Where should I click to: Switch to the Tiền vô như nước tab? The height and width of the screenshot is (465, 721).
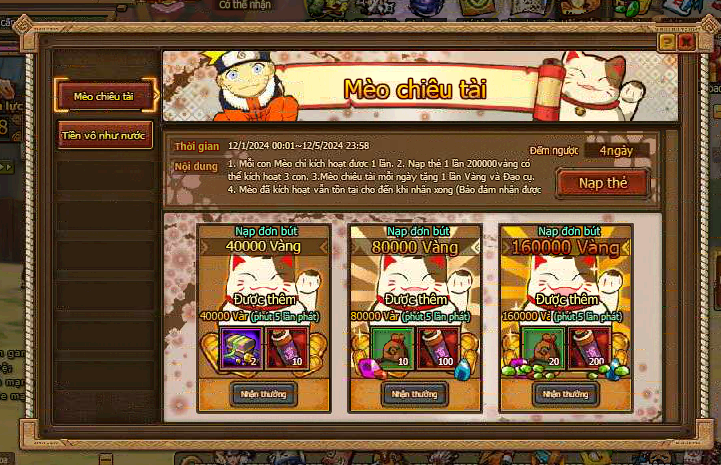point(104,135)
